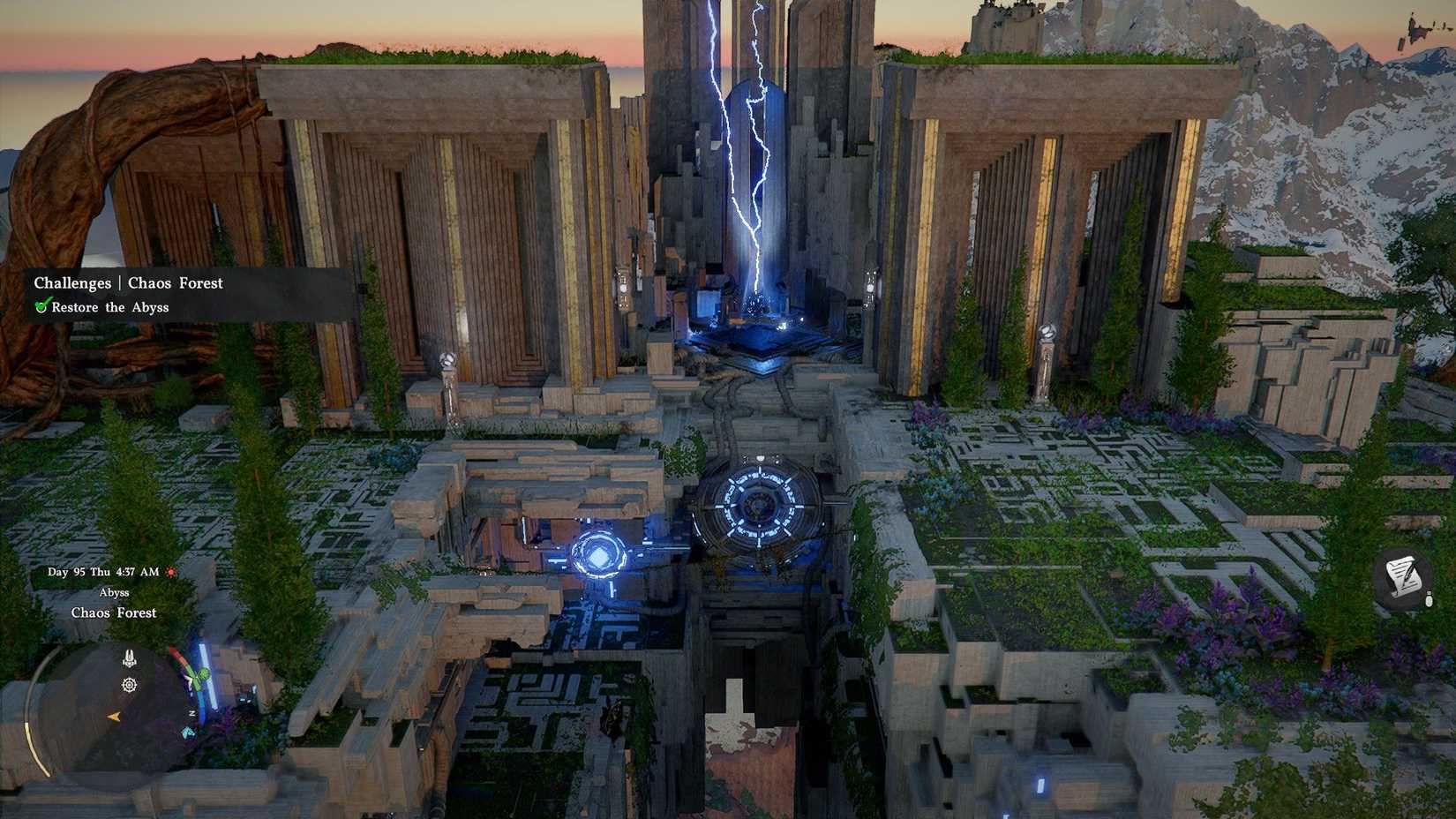This screenshot has height=819, width=1456.
Task: Select the orange player arrow on the minimap
Action: point(114,718)
